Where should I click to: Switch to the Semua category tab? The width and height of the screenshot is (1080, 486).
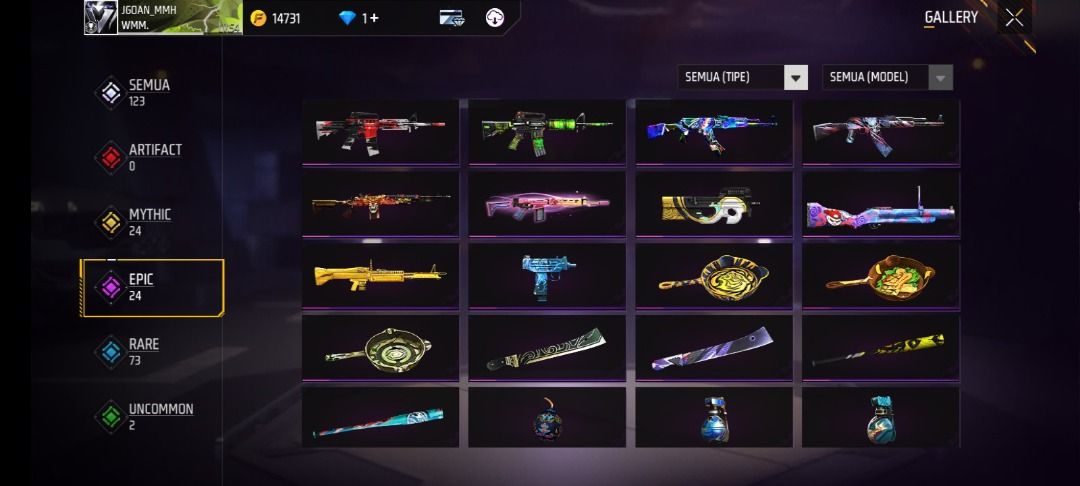pos(140,92)
